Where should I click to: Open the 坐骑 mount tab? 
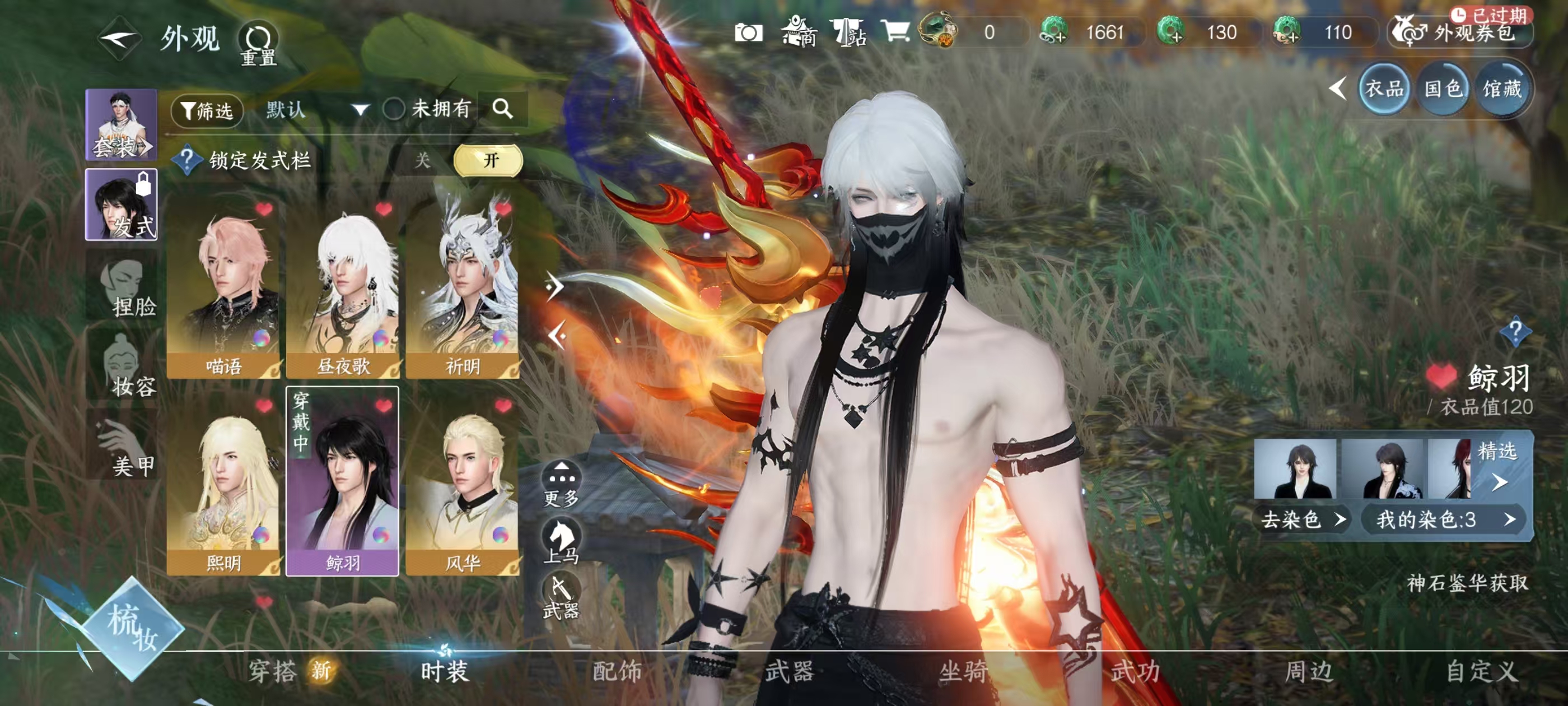pyautogui.click(x=963, y=671)
